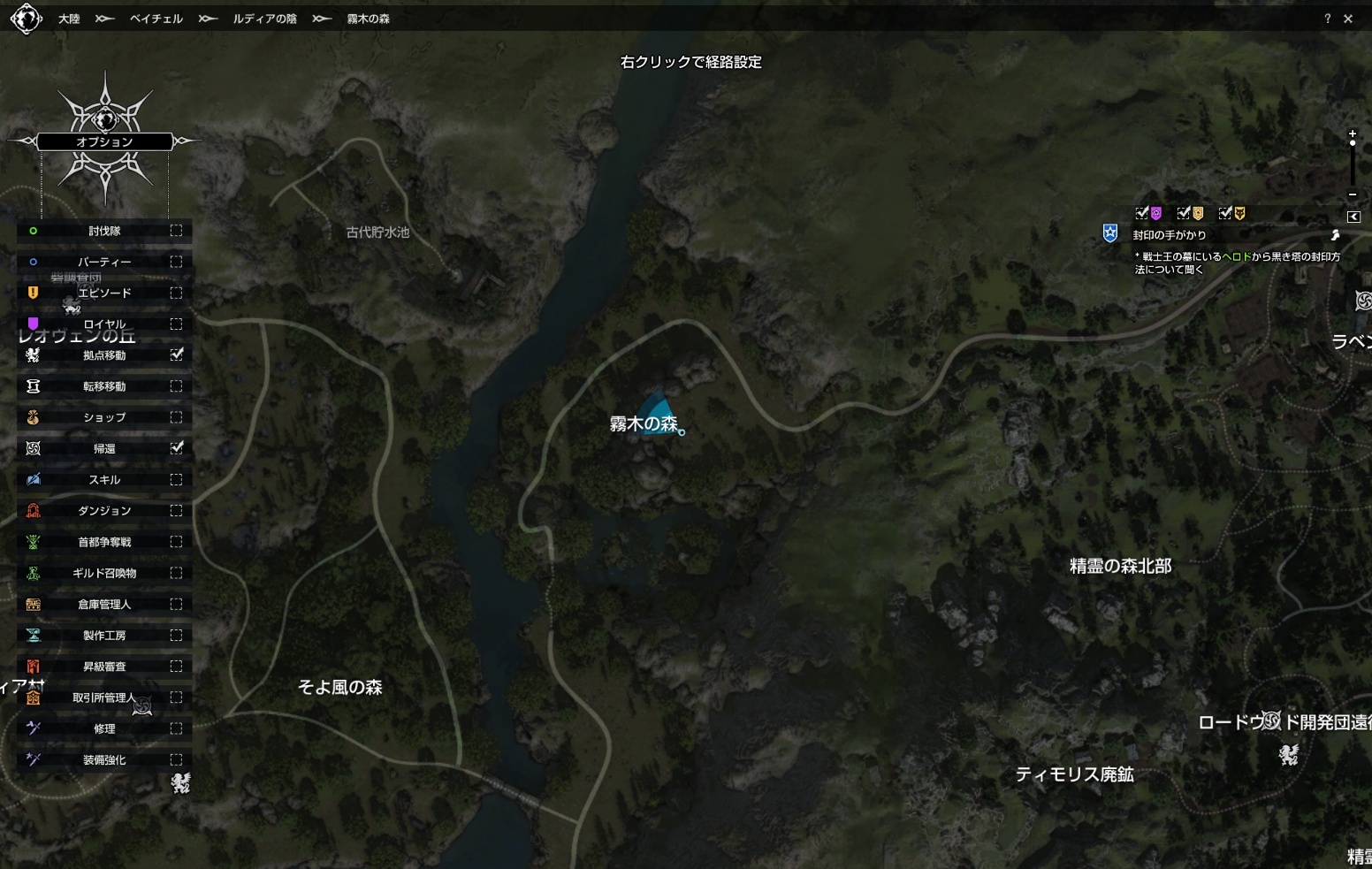This screenshot has height=869, width=1372.
Task: Click the footprint pathfinding icon for the quest
Action: point(1335,235)
